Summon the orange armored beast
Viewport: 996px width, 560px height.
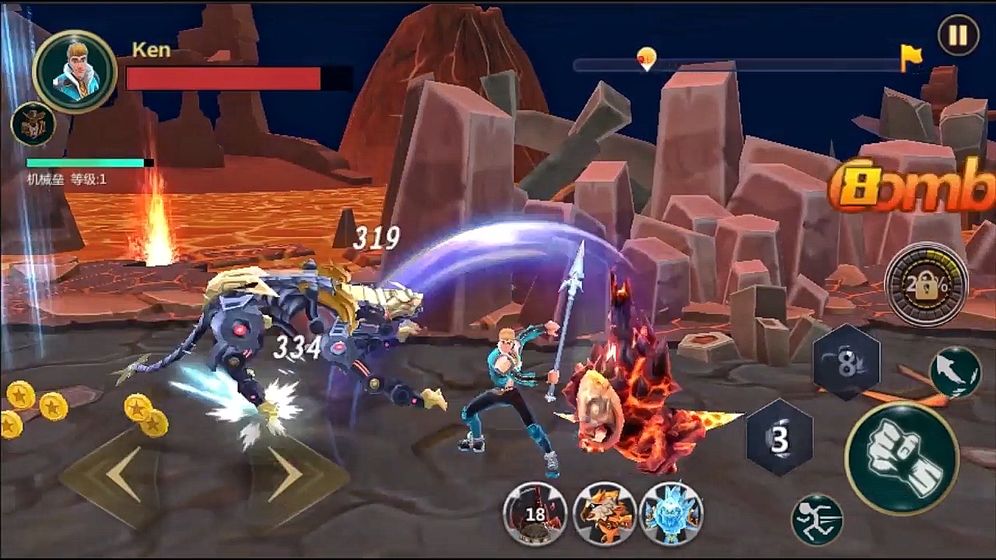point(604,511)
